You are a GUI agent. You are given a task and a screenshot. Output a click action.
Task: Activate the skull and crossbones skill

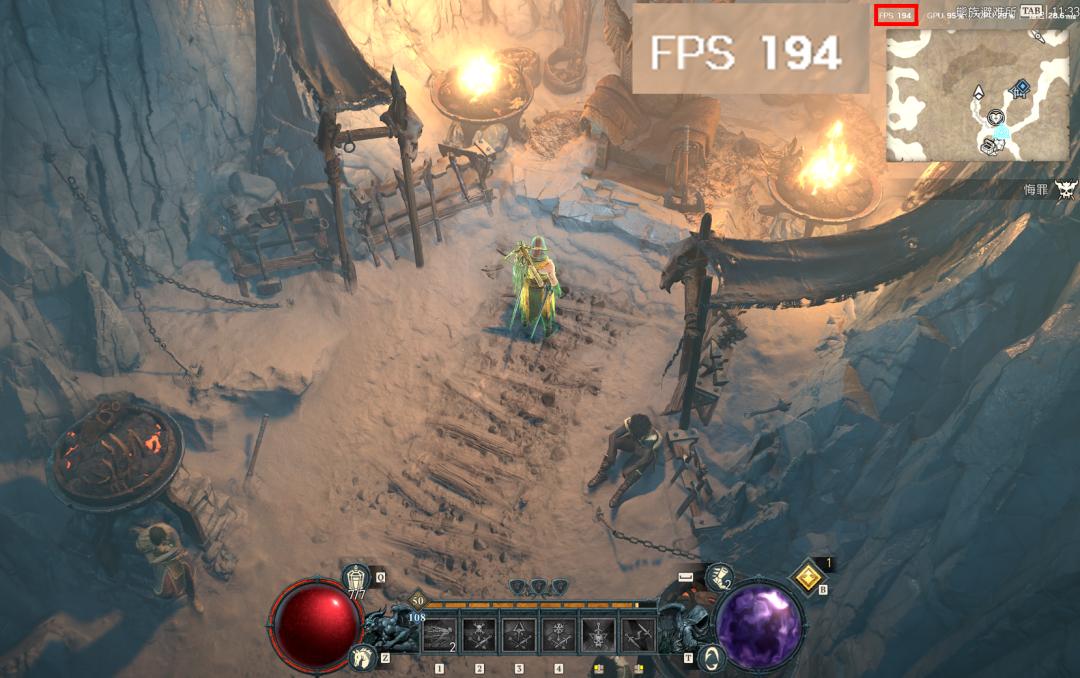click(x=479, y=634)
